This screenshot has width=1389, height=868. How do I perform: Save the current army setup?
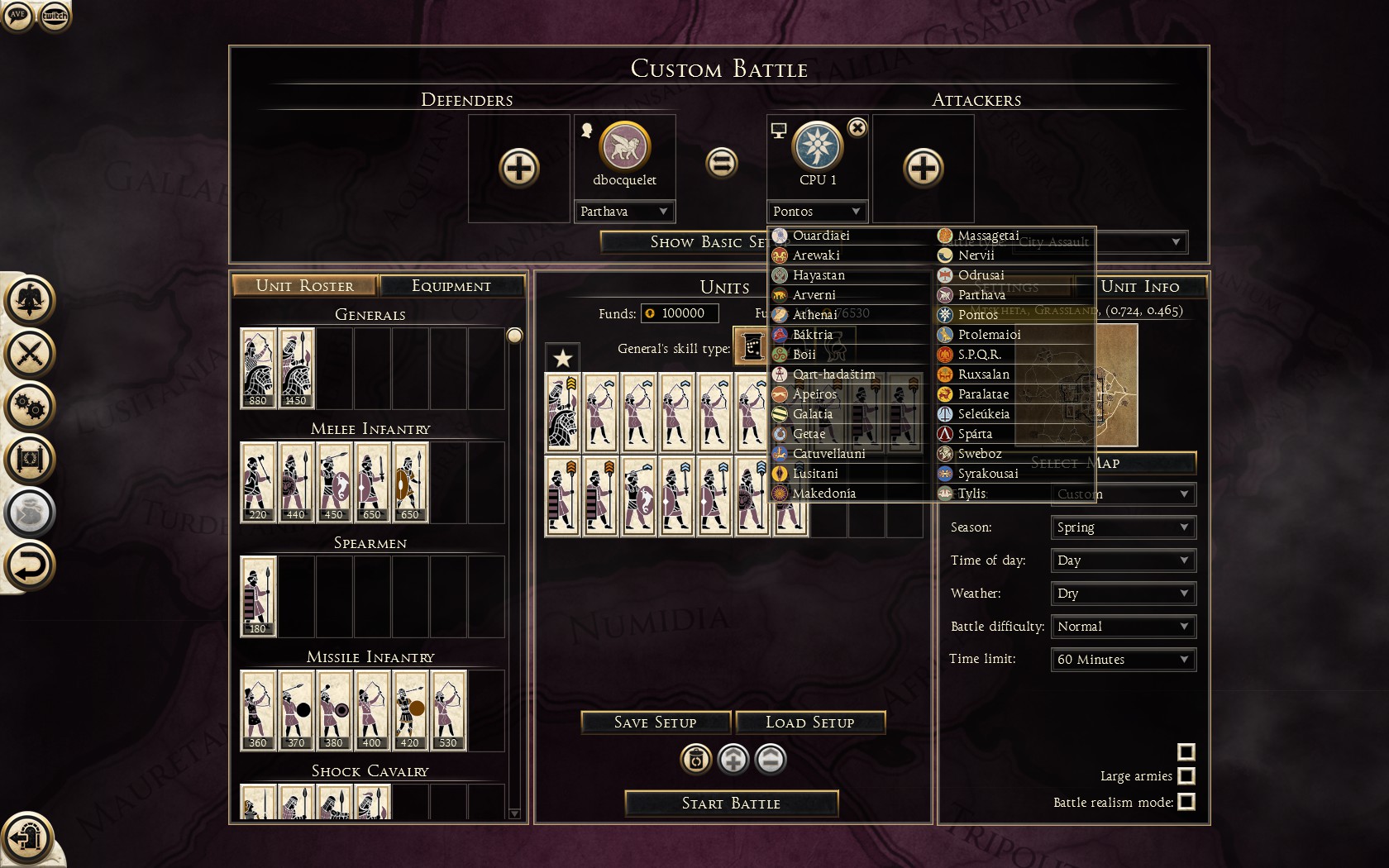(x=655, y=723)
